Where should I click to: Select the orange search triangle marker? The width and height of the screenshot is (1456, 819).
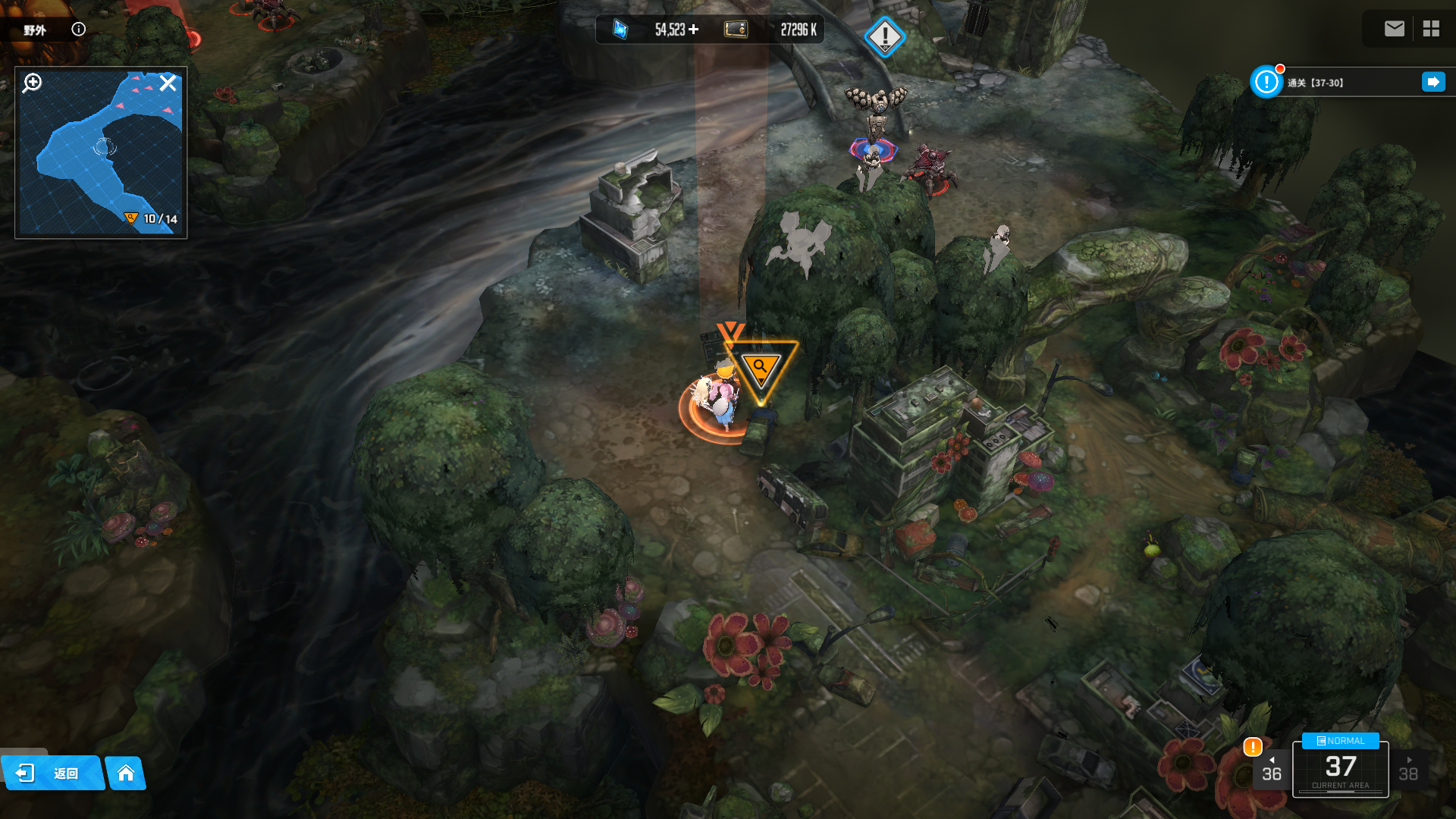pos(760,369)
